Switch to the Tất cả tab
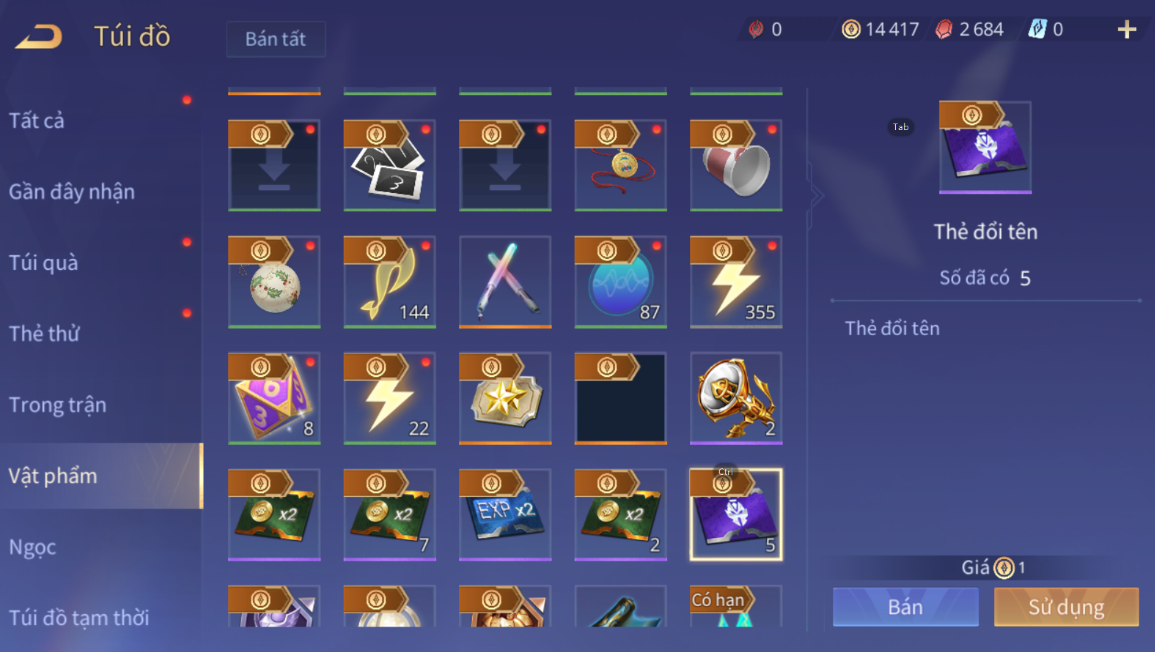Viewport: 1155px width, 652px height. [x=37, y=121]
